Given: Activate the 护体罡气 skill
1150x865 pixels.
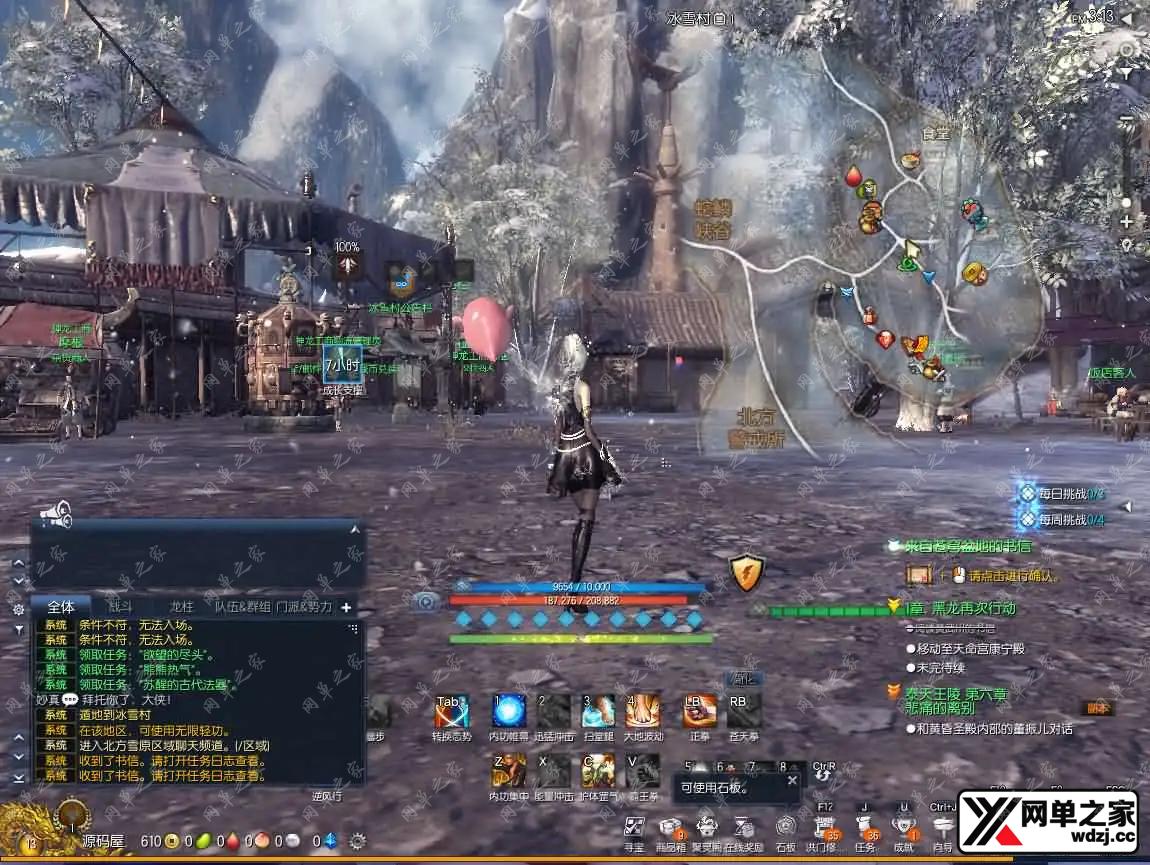Looking at the screenshot, I should tap(598, 770).
